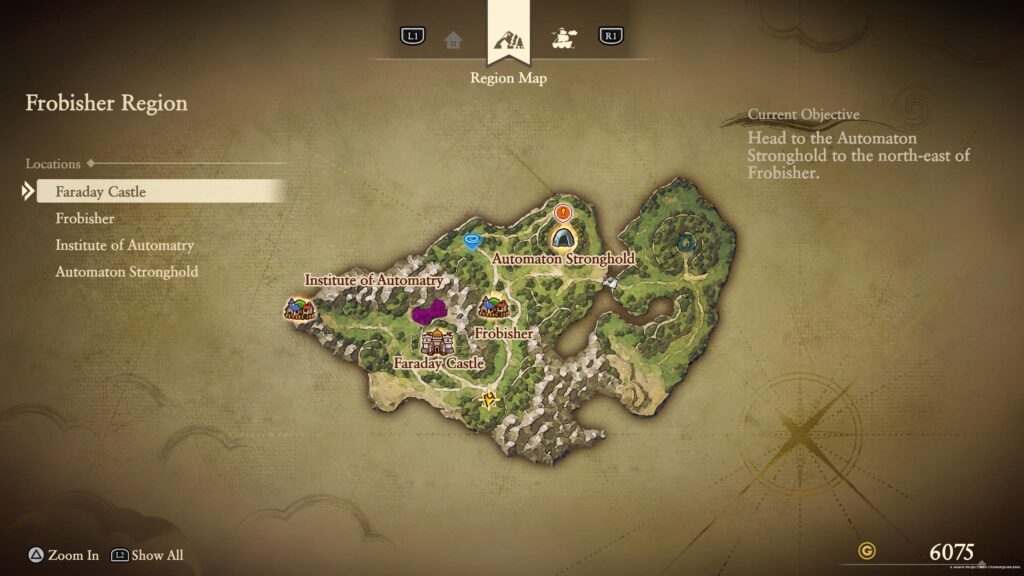
Task: Click the village icon on the western coast
Action: [299, 308]
